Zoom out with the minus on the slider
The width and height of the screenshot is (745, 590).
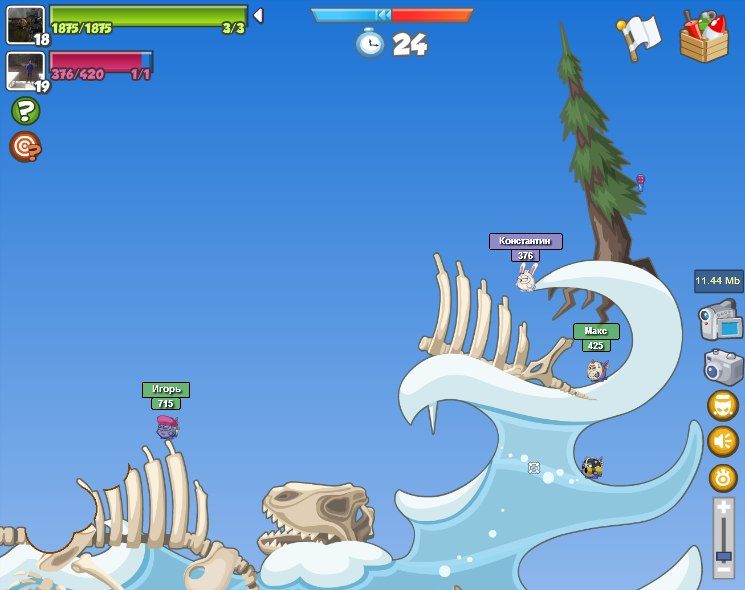723,570
